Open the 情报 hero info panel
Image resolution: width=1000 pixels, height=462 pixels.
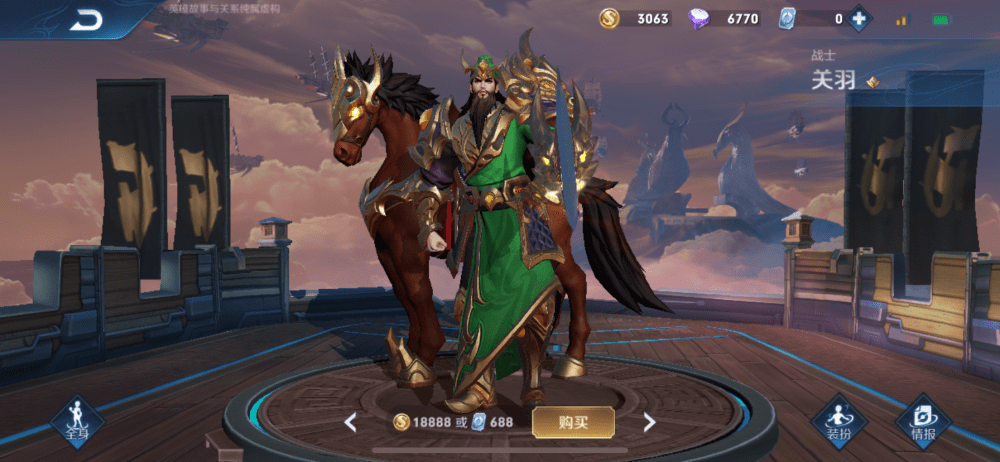(923, 421)
